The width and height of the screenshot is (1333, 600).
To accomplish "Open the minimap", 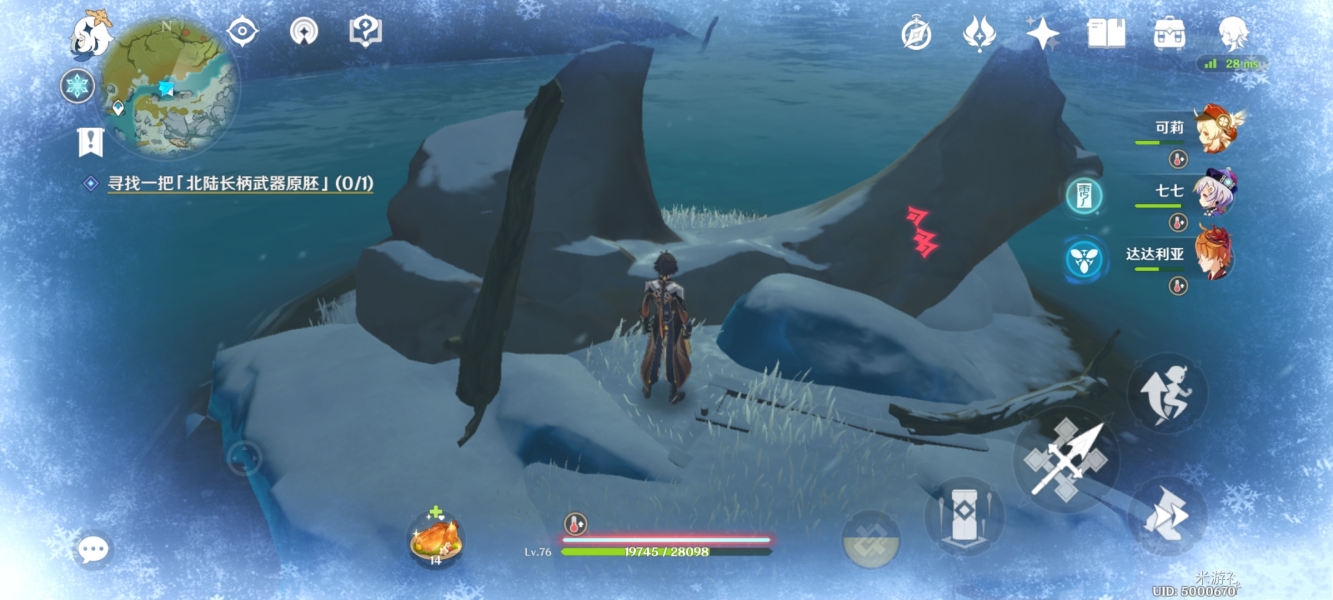I will [x=169, y=87].
